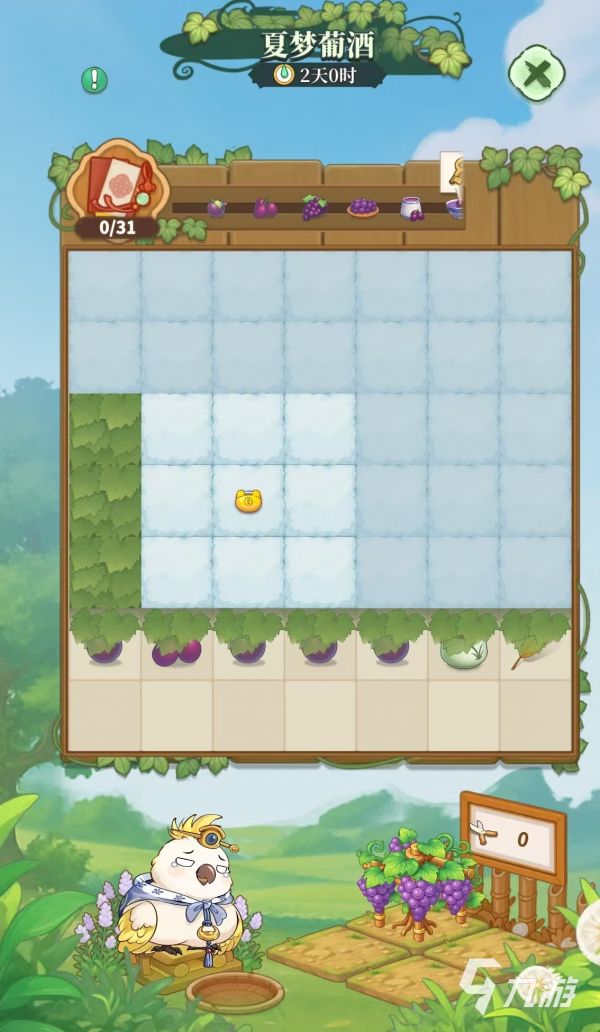Select the gold ingot tile on the board
Image resolution: width=600 pixels, height=1032 pixels.
tap(248, 500)
